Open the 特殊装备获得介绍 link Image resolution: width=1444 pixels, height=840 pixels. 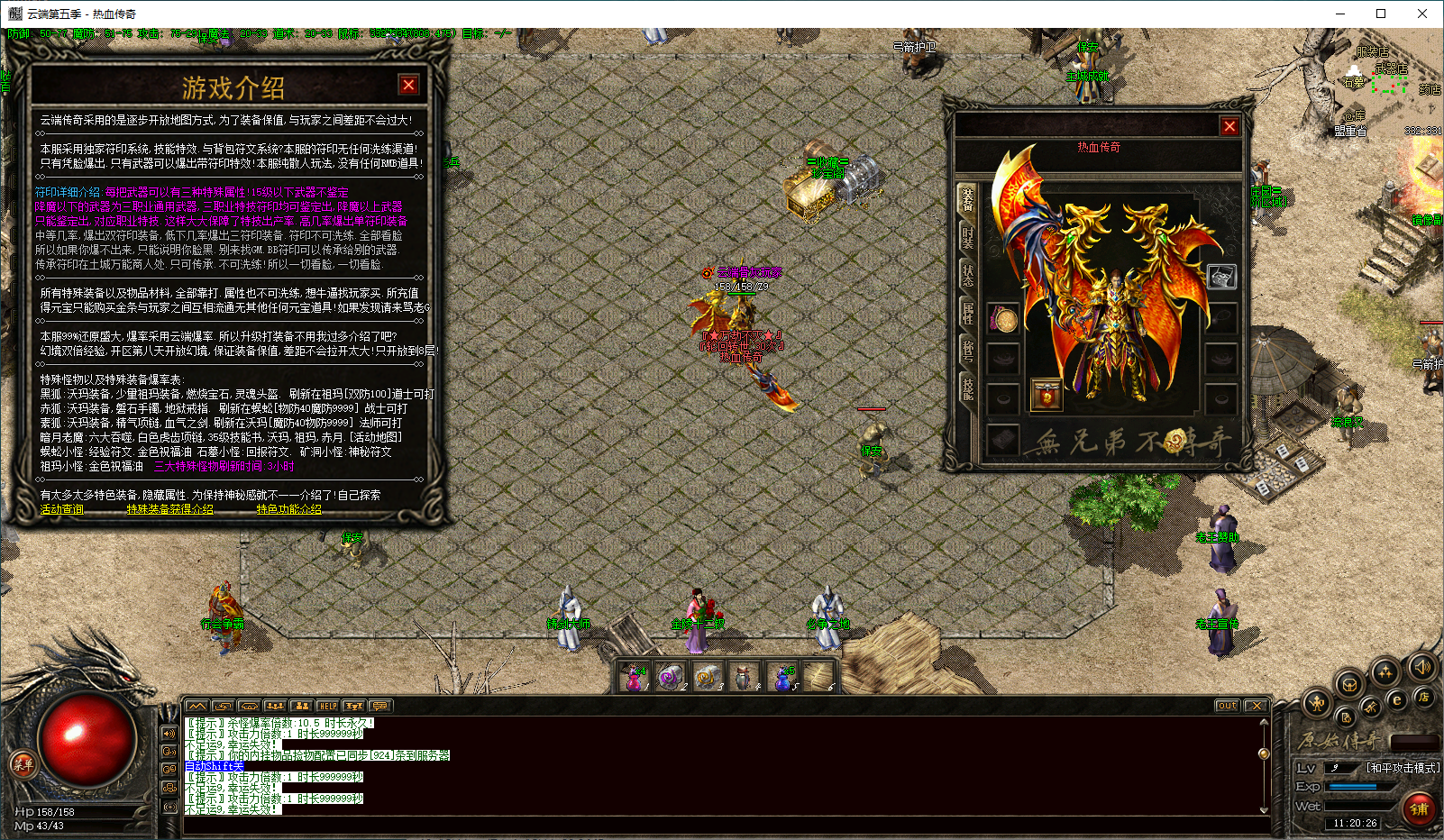169,509
